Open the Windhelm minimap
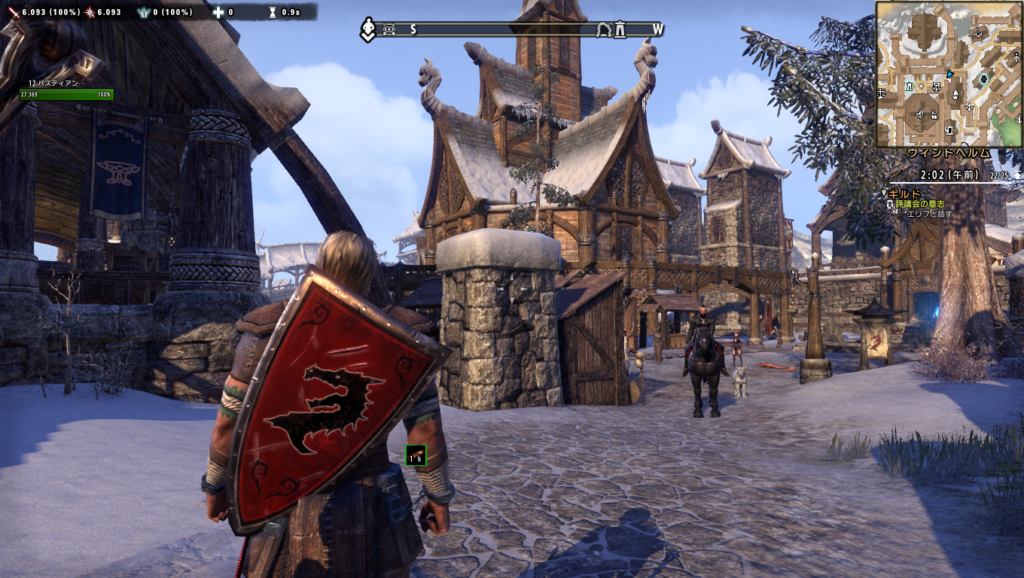 [x=948, y=74]
